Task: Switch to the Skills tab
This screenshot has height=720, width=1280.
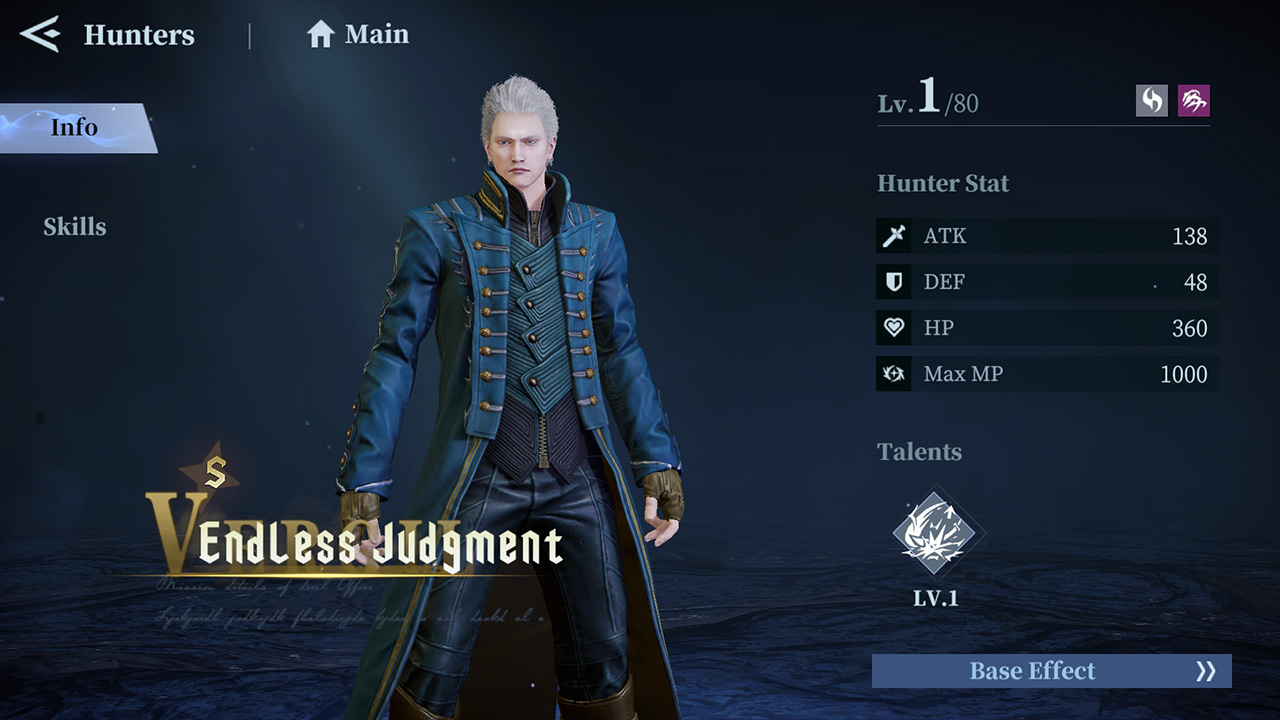Action: [75, 227]
